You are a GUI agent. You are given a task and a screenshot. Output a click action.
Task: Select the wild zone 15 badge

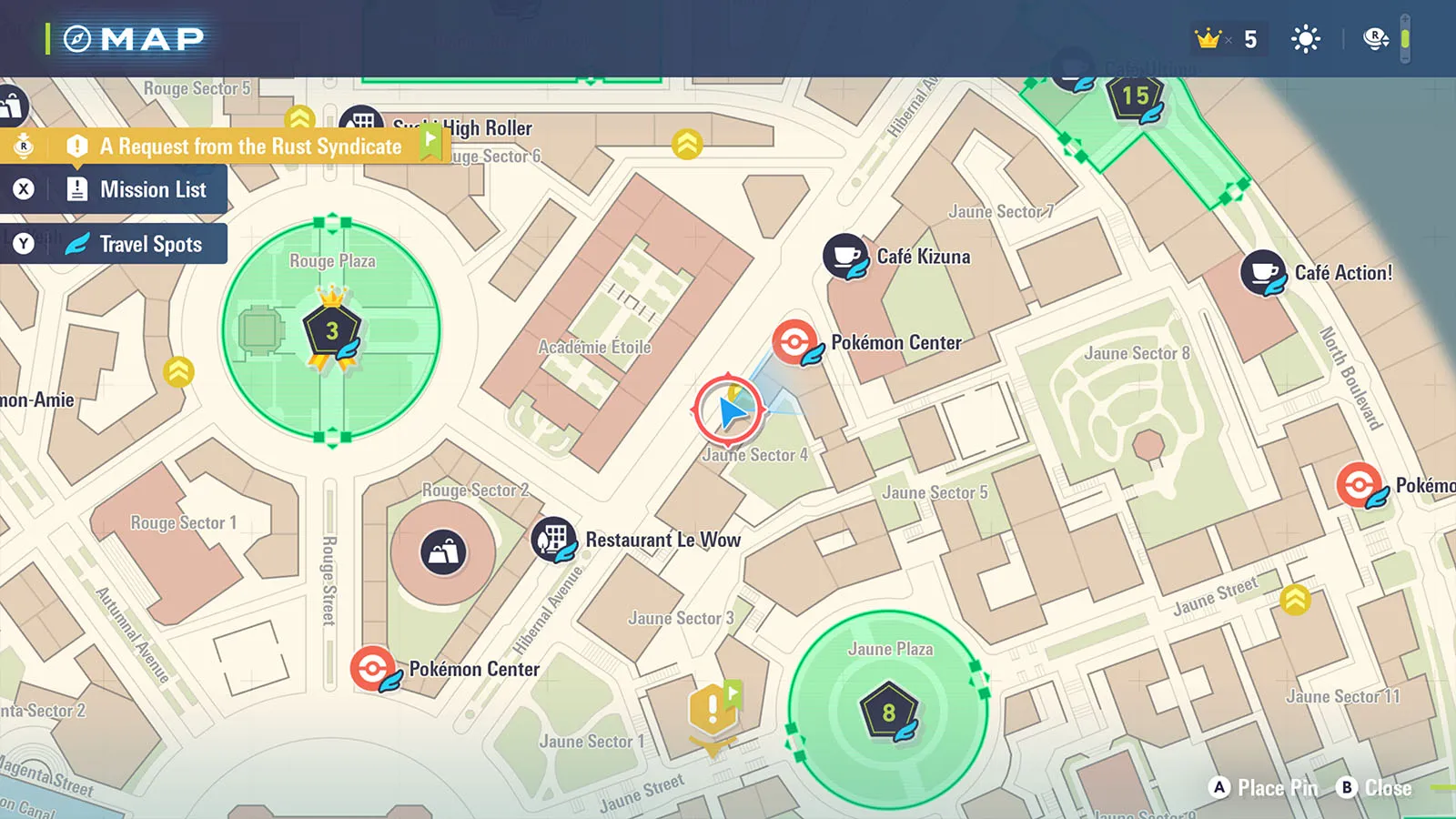point(1135,96)
